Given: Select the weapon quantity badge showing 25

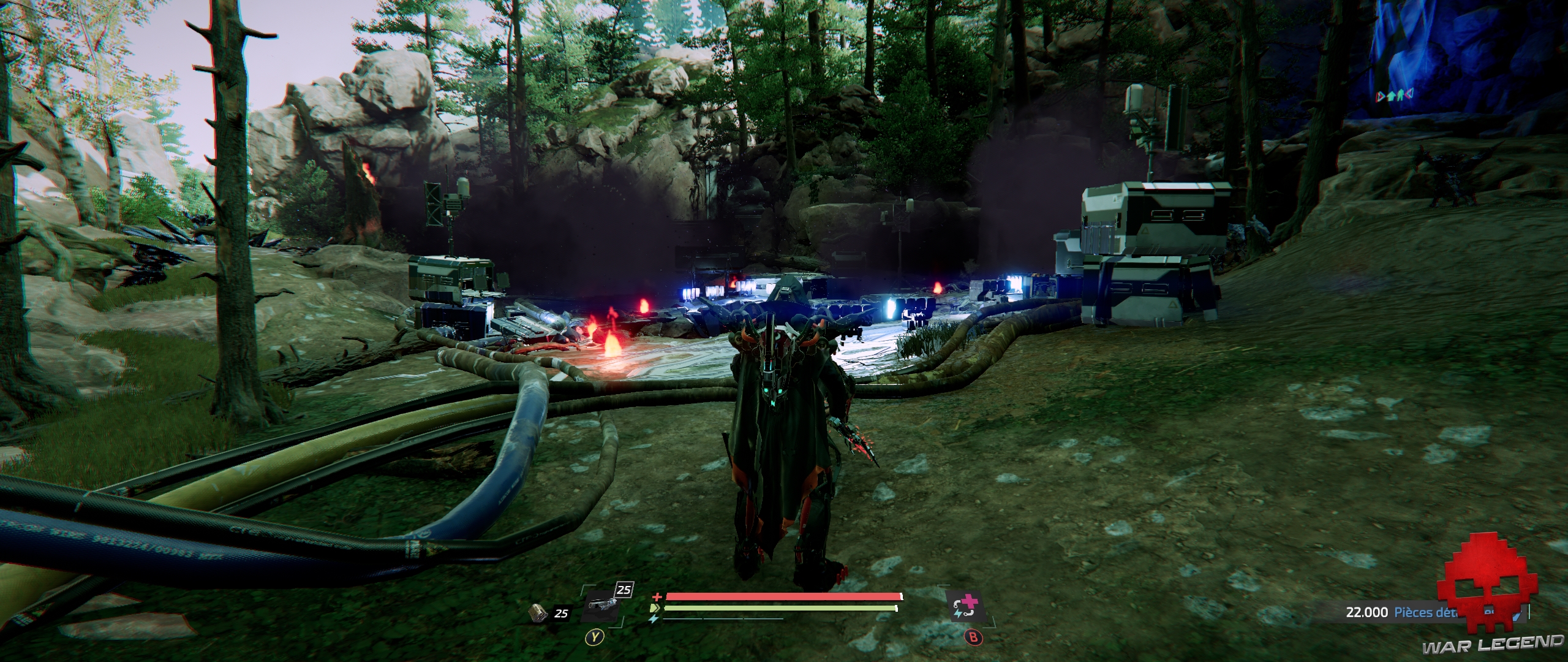Looking at the screenshot, I should click(624, 590).
